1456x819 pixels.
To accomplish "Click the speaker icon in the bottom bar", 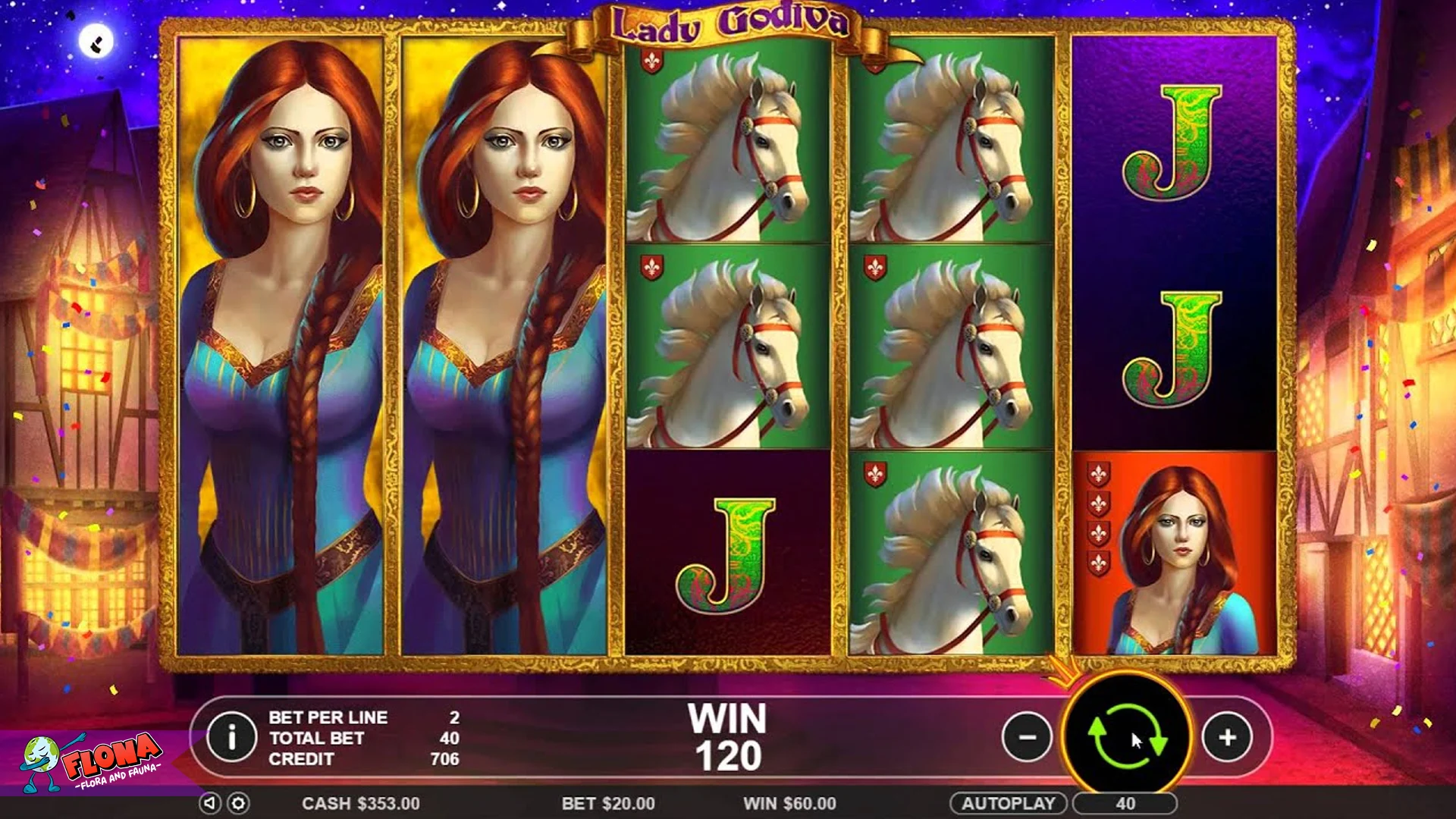I will pyautogui.click(x=210, y=803).
